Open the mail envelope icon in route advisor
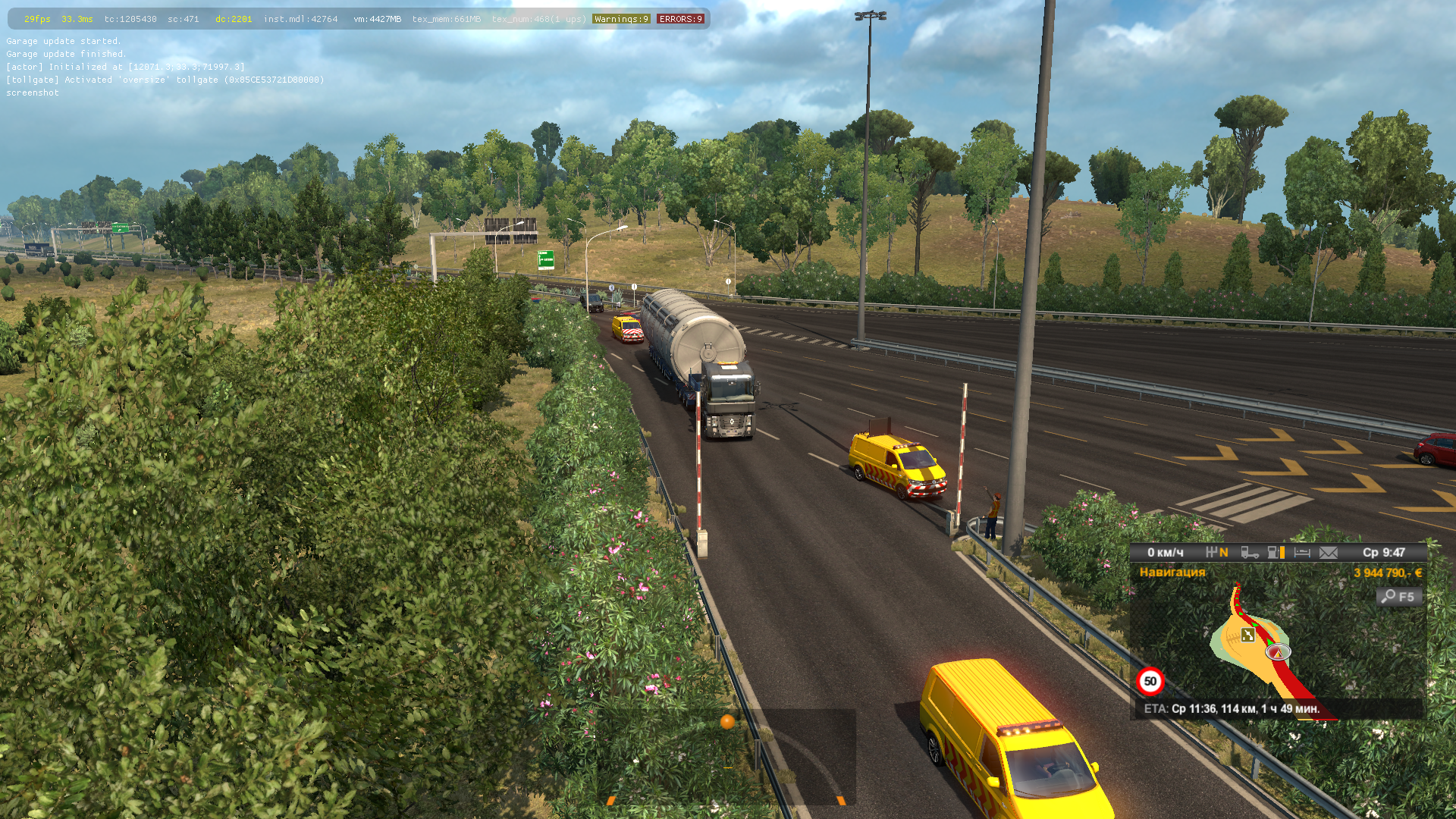This screenshot has height=819, width=1456. (x=1329, y=553)
